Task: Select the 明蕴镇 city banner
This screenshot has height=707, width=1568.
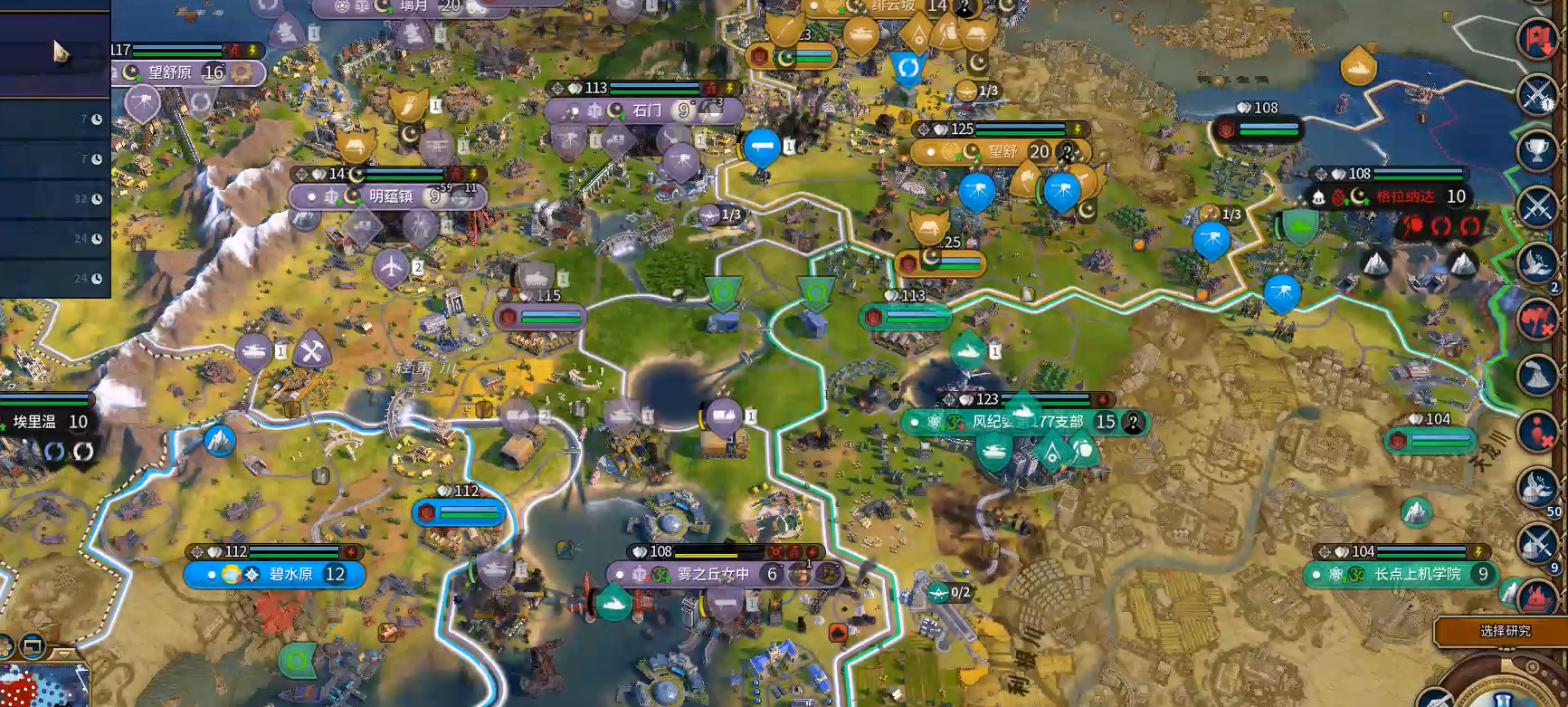Action: tap(387, 196)
